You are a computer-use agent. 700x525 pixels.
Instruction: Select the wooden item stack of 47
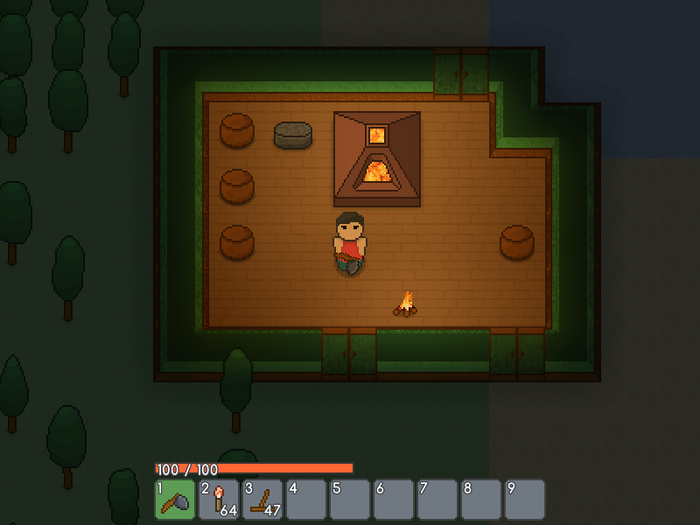point(263,499)
